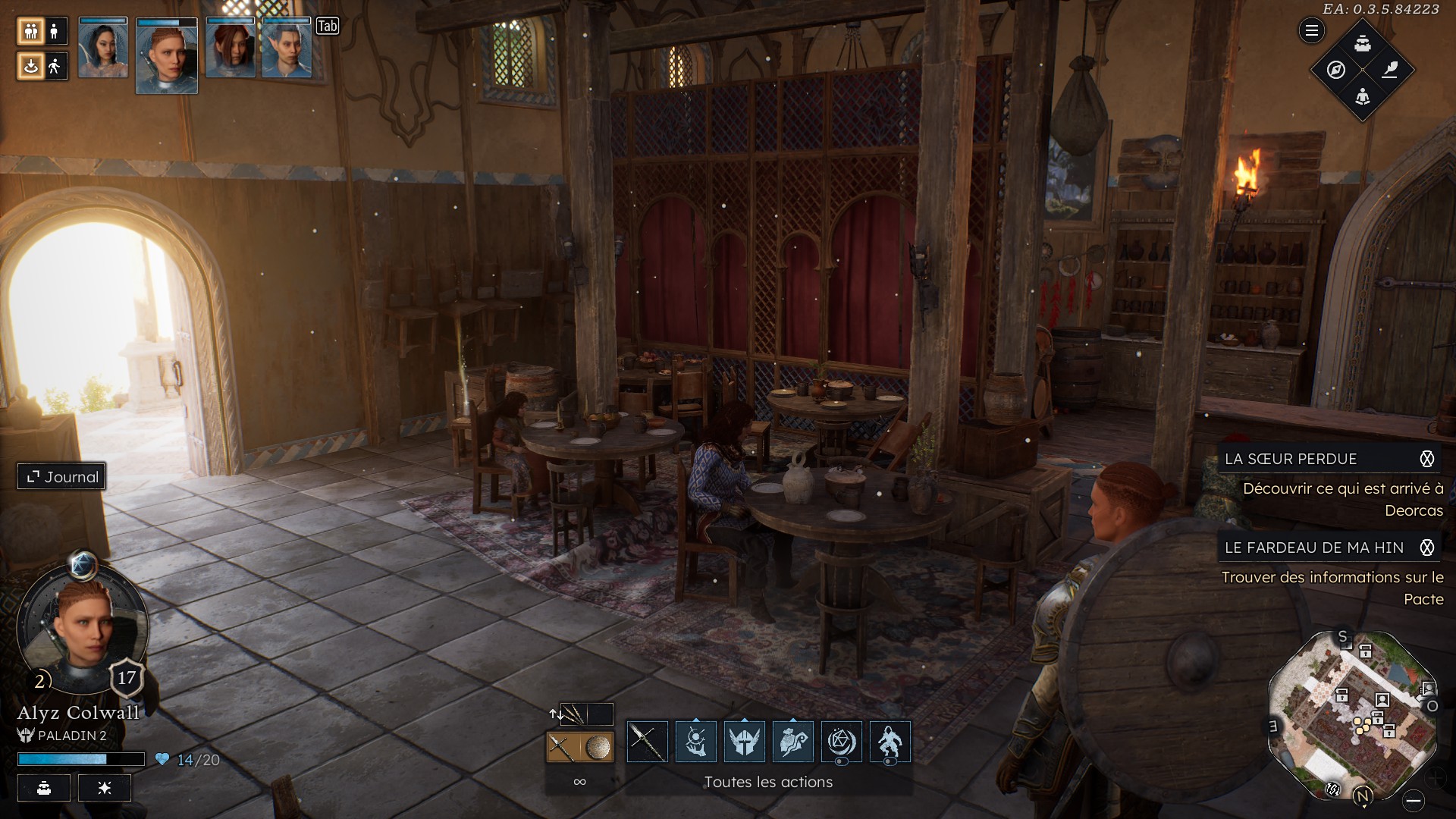1456x819 pixels.
Task: Open the compass map button
Action: pyautogui.click(x=1336, y=70)
